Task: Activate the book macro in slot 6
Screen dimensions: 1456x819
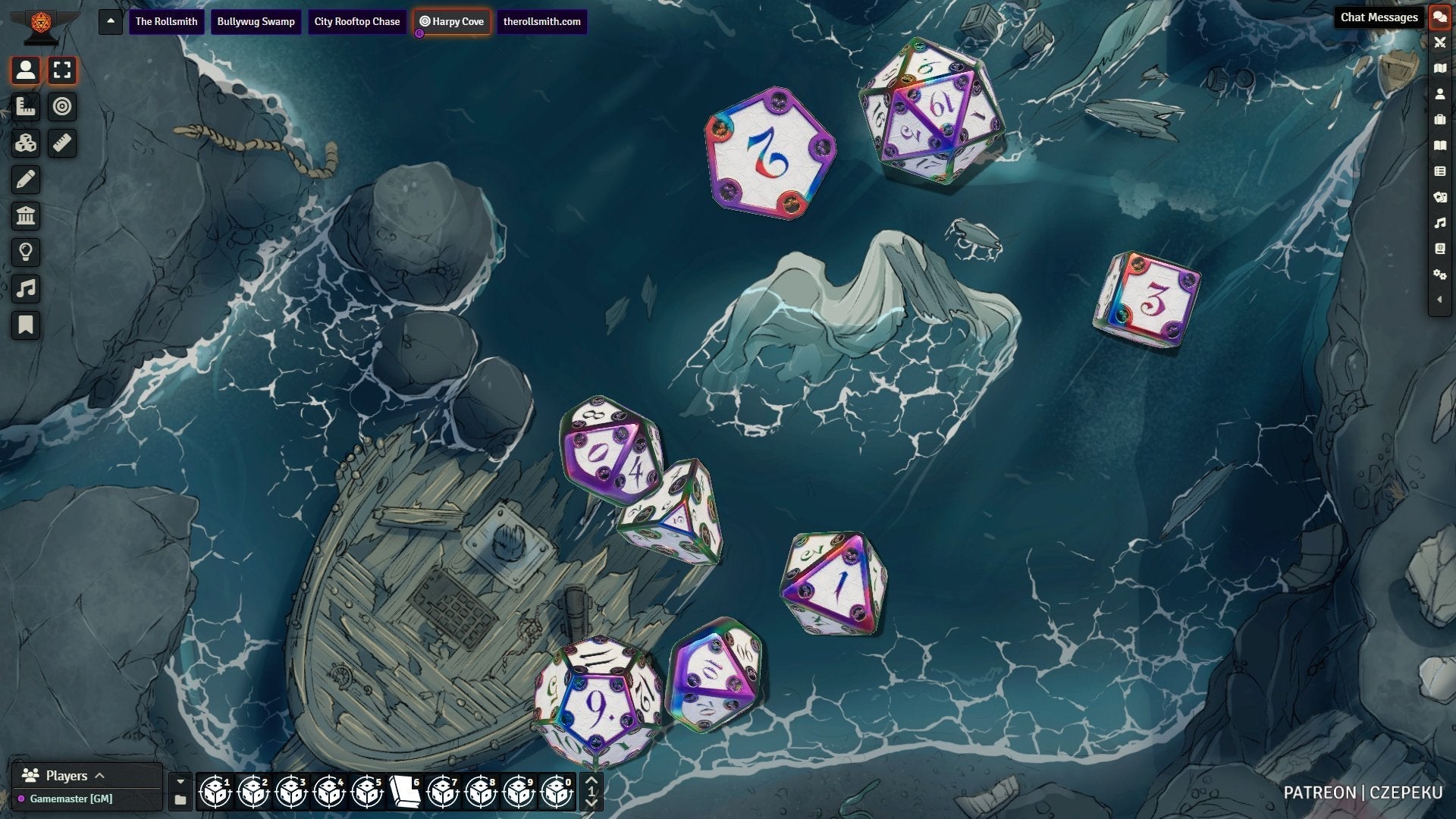Action: click(x=405, y=792)
